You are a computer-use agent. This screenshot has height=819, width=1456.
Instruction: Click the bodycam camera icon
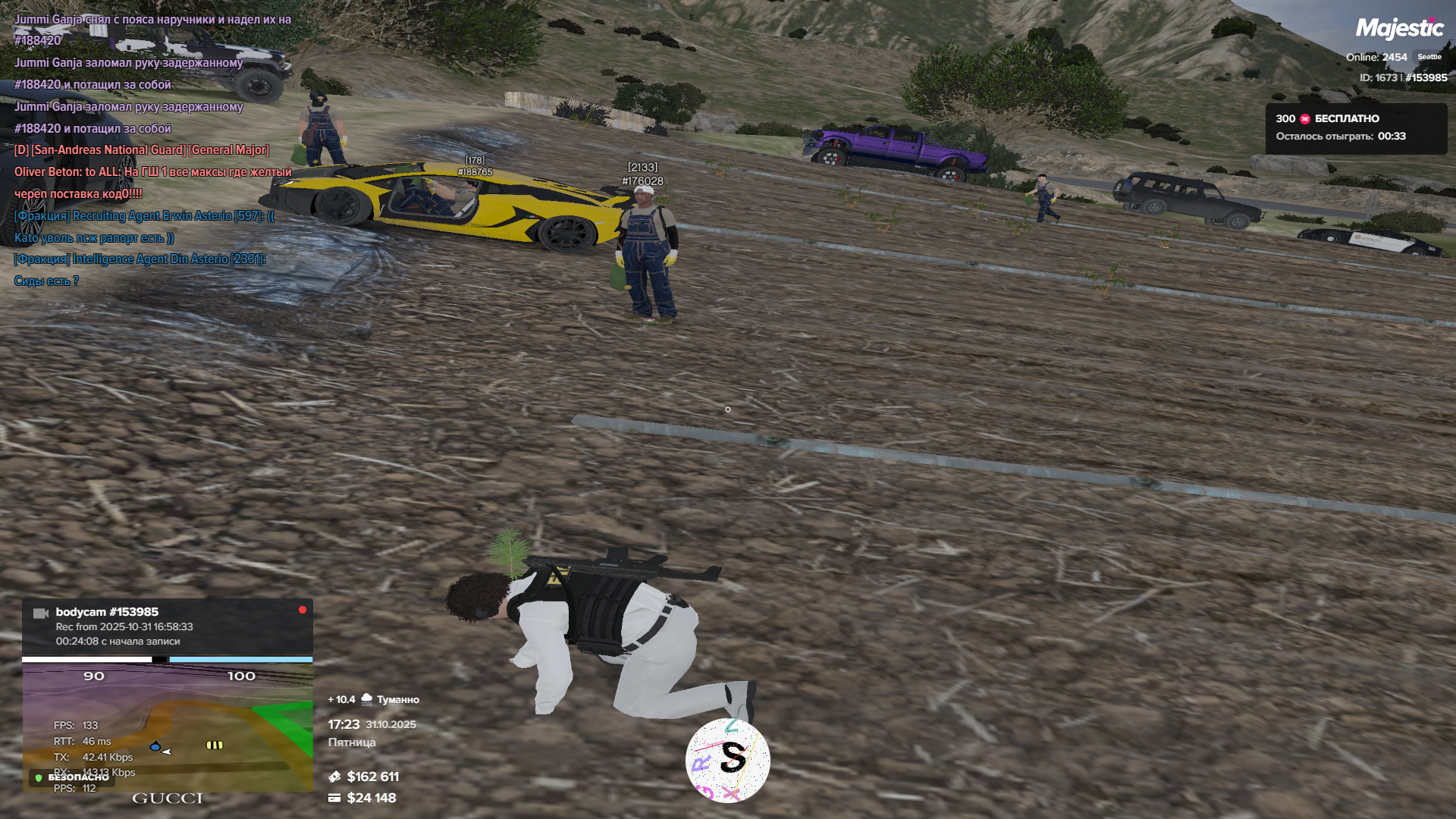(x=41, y=613)
